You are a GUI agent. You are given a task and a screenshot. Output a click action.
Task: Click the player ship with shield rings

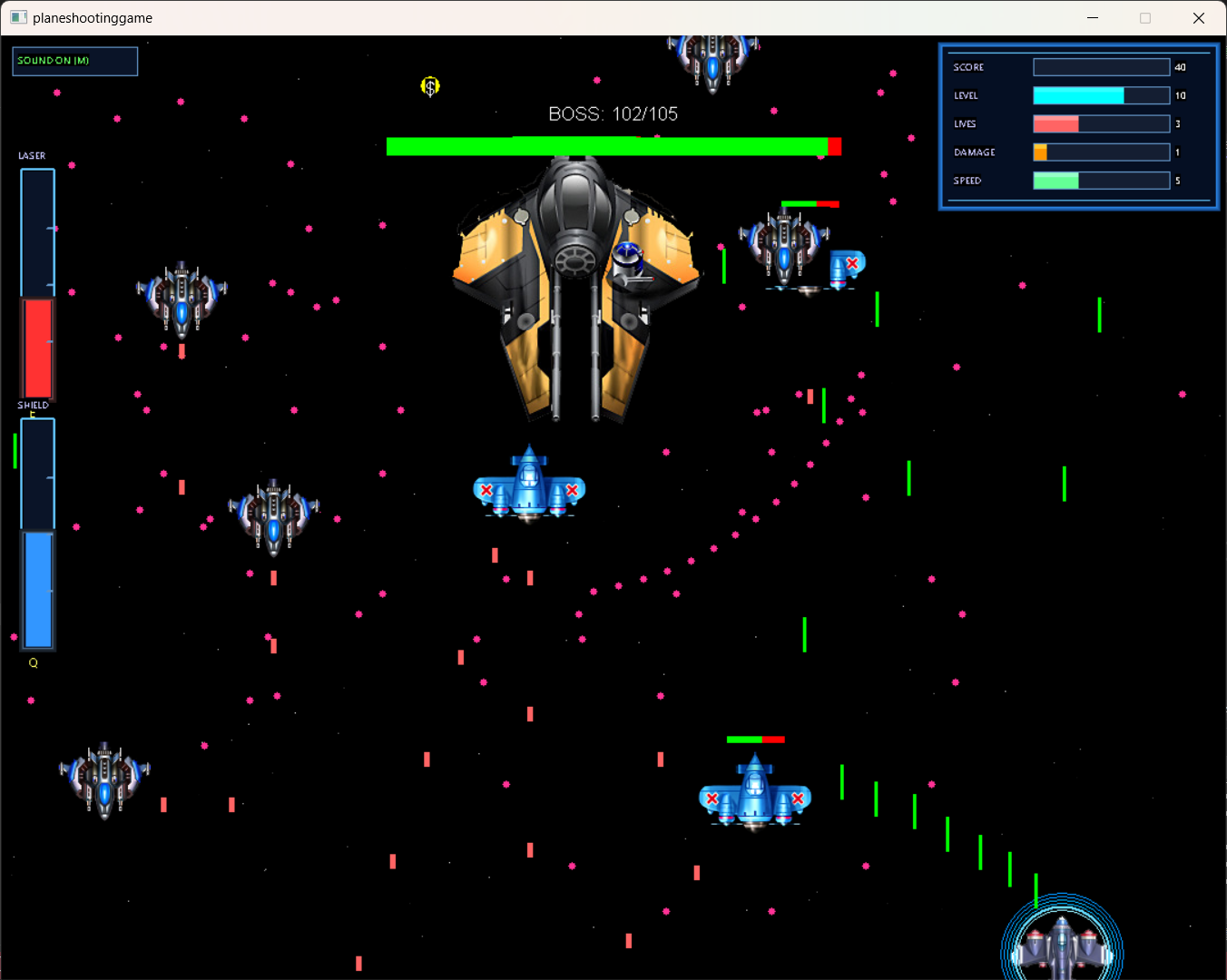[x=1060, y=948]
